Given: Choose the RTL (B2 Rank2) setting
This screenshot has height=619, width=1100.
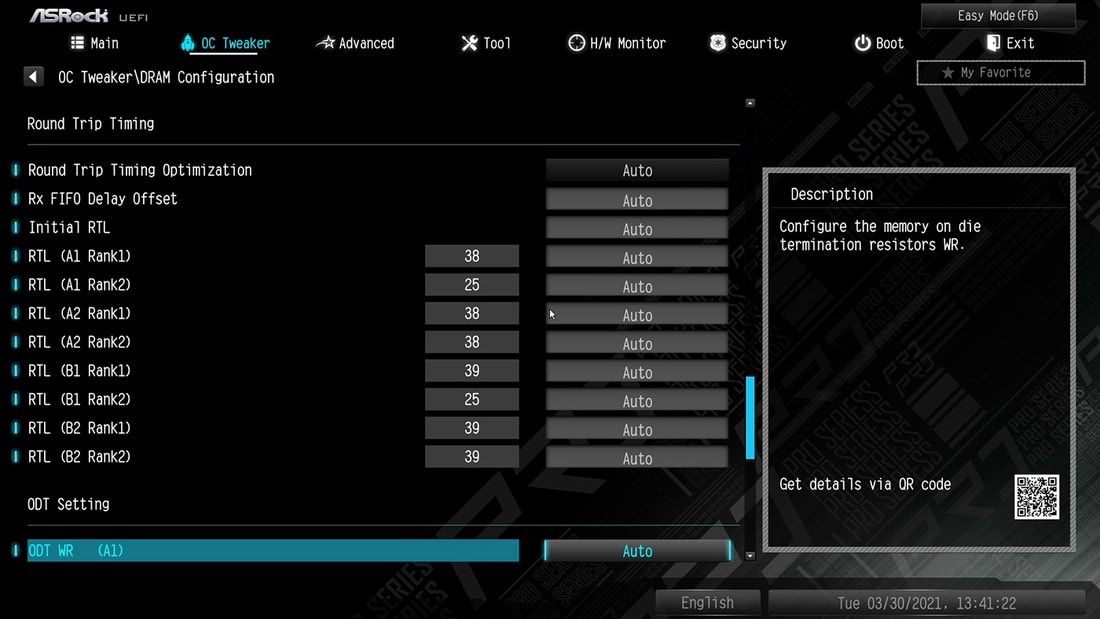Looking at the screenshot, I should [80, 457].
